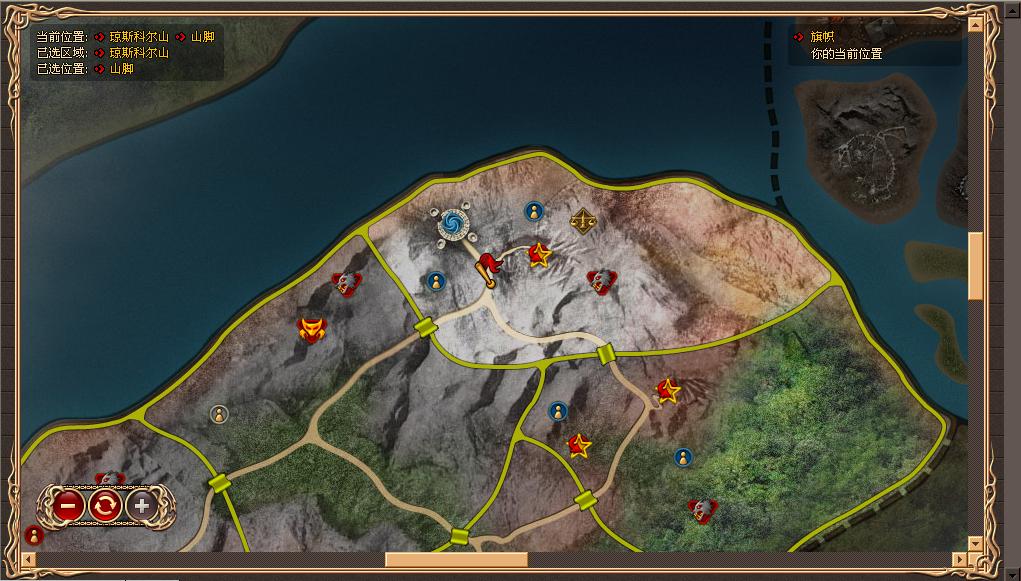Viewport: 1021px width, 581px height.
Task: Select the grey character marker on the map
Action: 219,414
